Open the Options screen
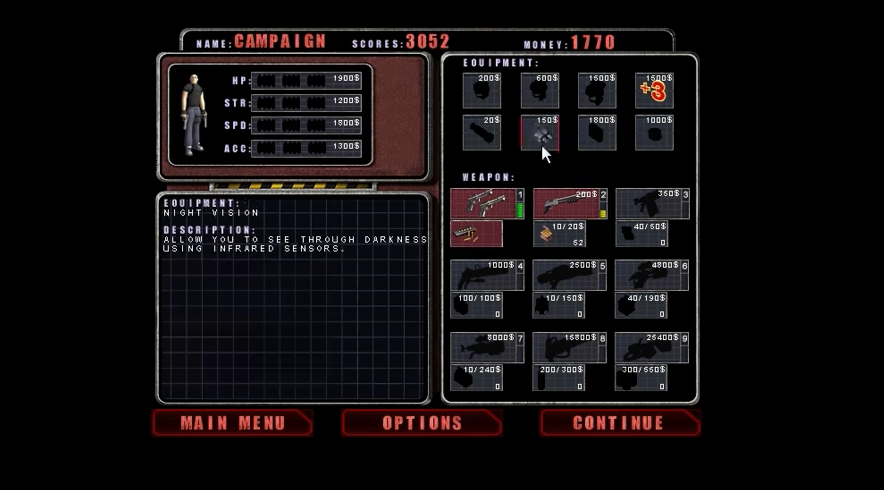Viewport: 884px width, 490px height. [x=422, y=423]
